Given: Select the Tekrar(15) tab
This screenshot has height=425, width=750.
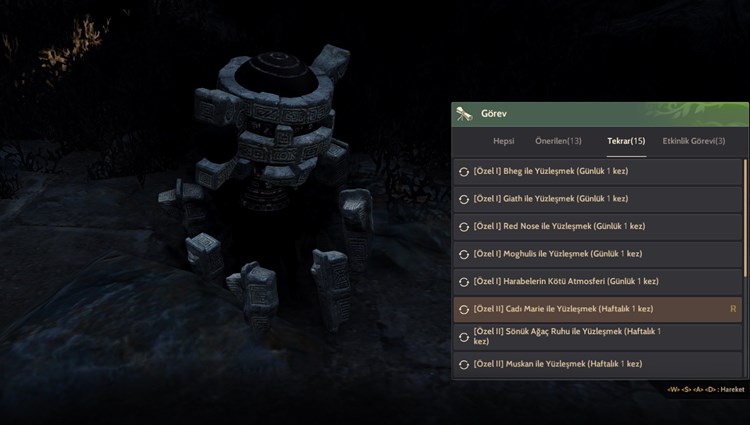Looking at the screenshot, I should tap(626, 141).
